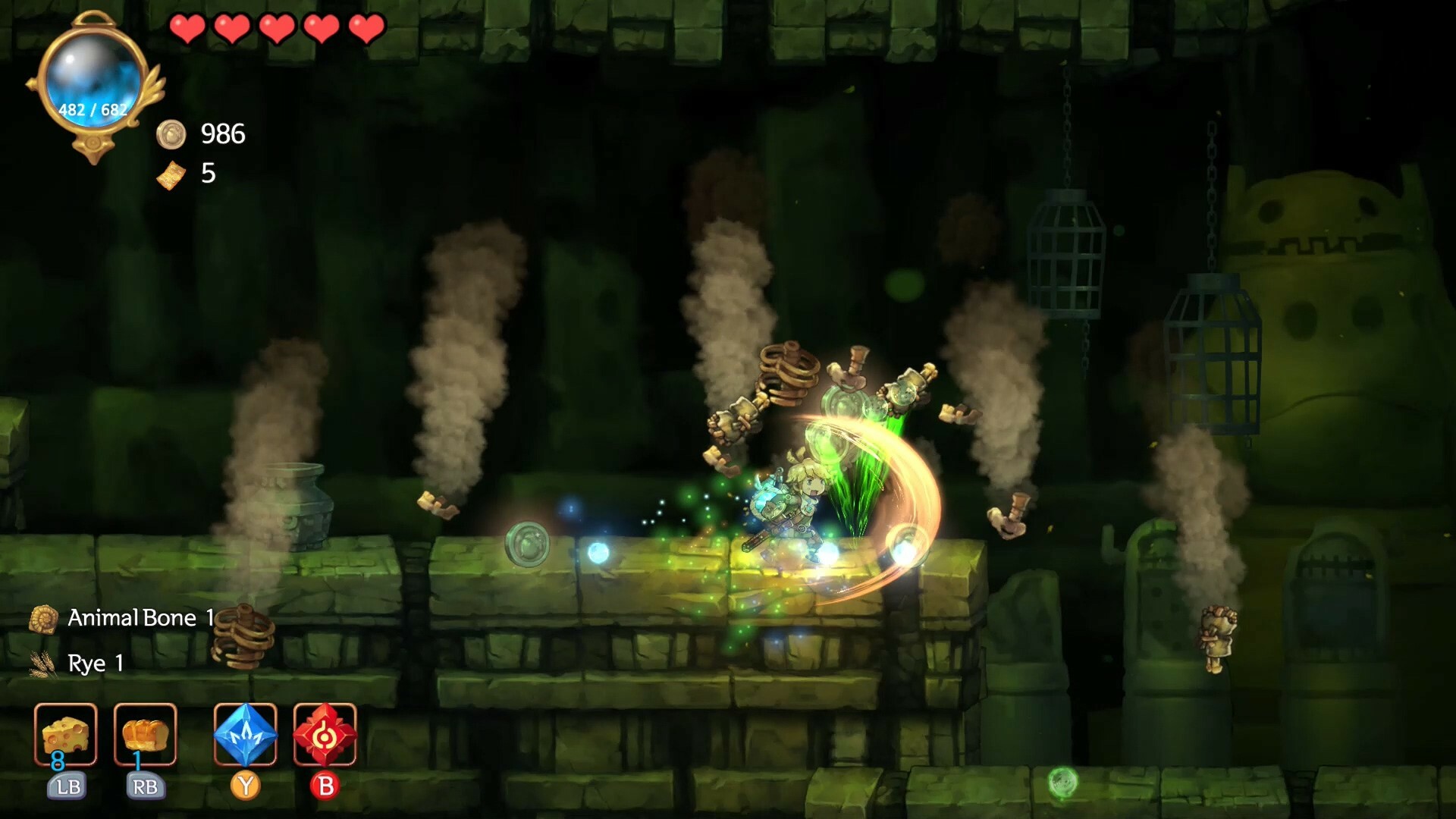Click the scroll icon next to the 5

(173, 175)
